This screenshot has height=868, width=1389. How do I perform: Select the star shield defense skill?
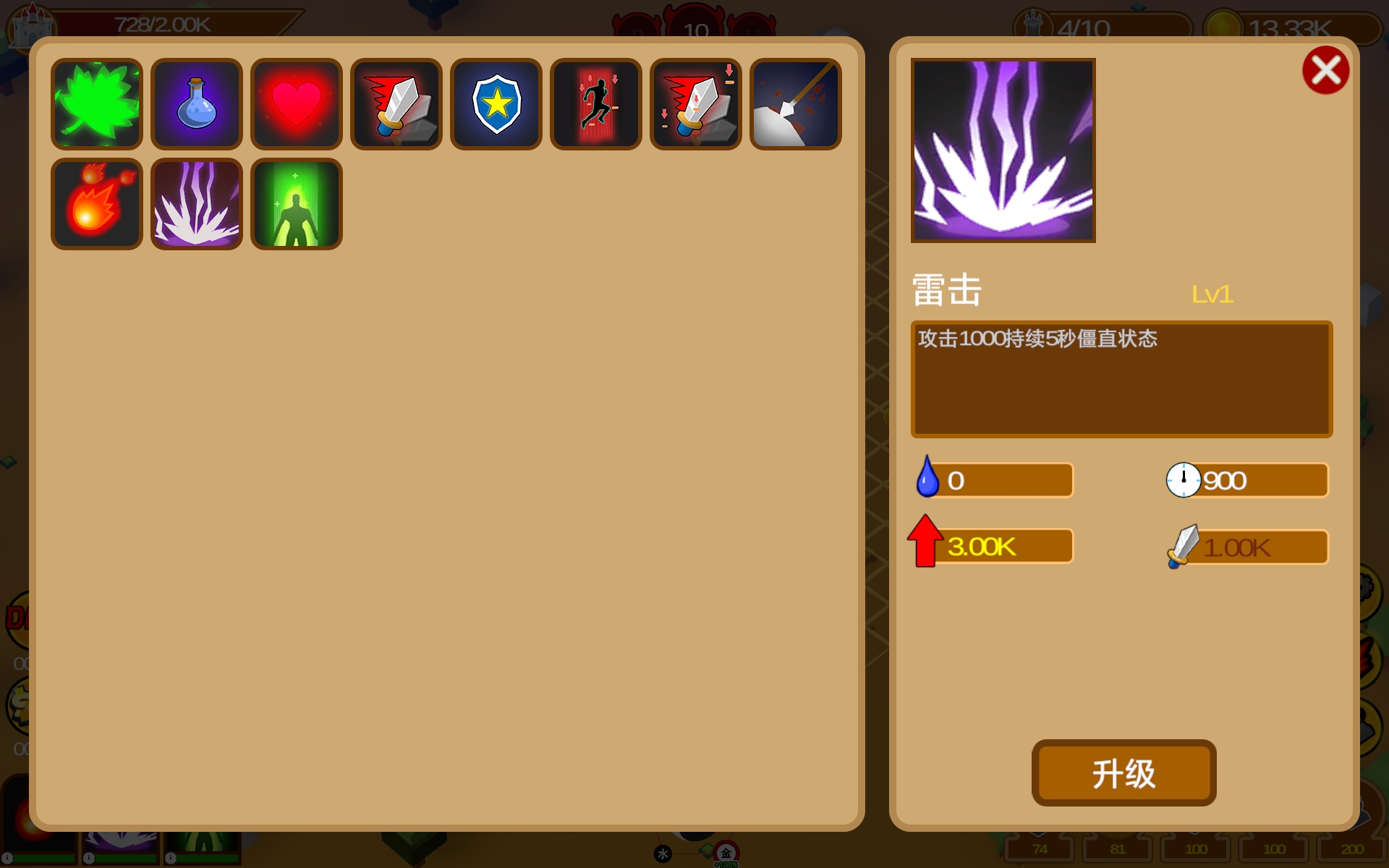click(496, 103)
